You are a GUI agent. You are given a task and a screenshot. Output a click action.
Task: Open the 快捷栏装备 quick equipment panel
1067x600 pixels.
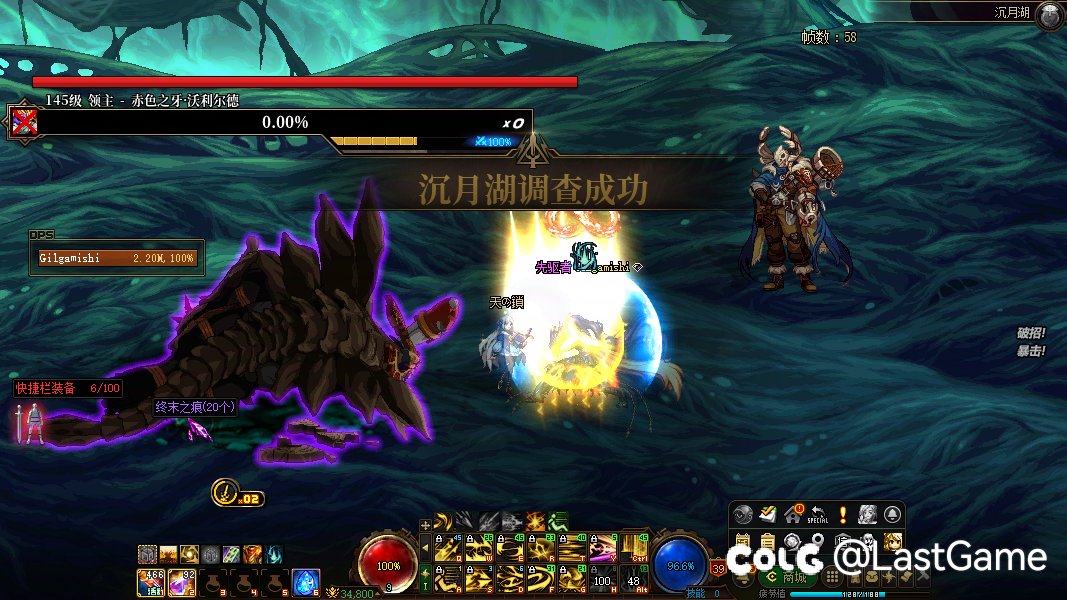tap(66, 388)
